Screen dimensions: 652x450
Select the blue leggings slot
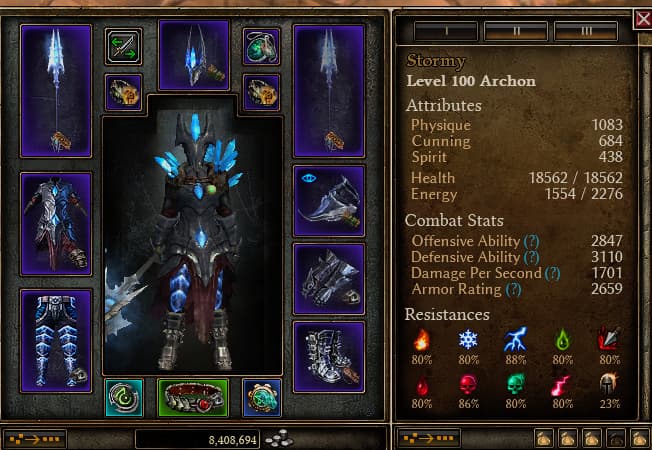point(56,340)
